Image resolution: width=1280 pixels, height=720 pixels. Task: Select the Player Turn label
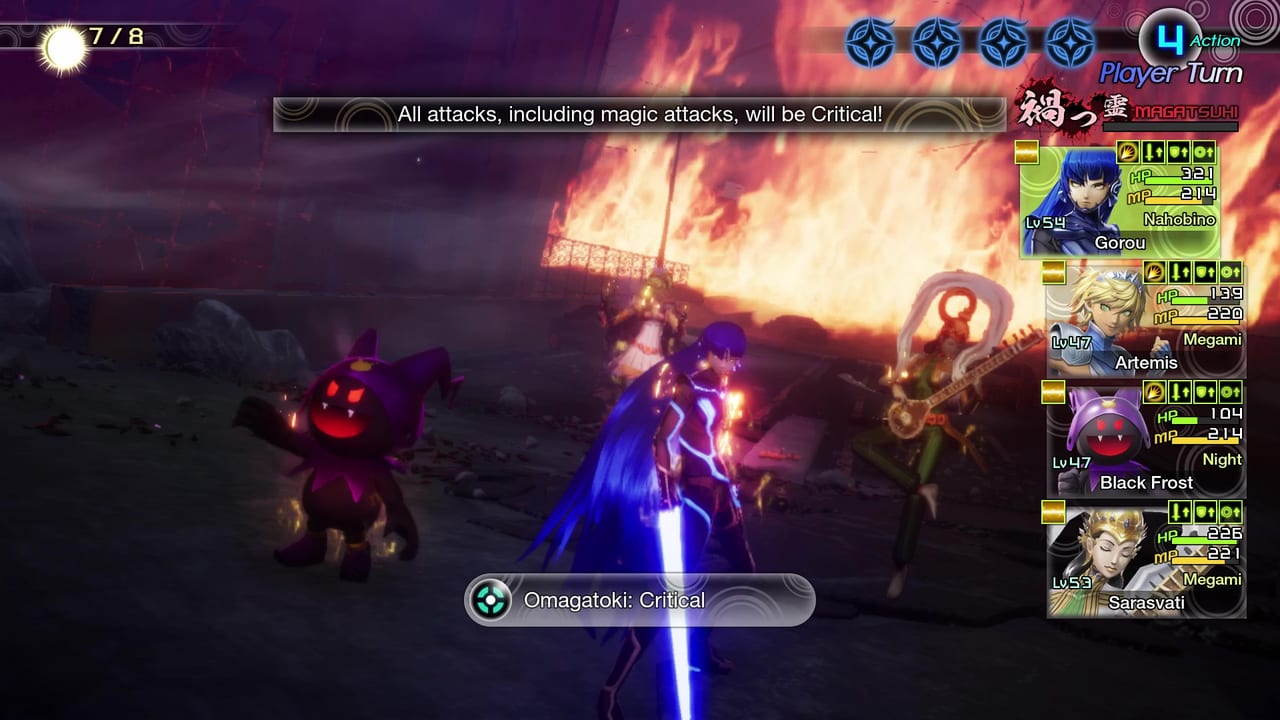(x=1170, y=72)
